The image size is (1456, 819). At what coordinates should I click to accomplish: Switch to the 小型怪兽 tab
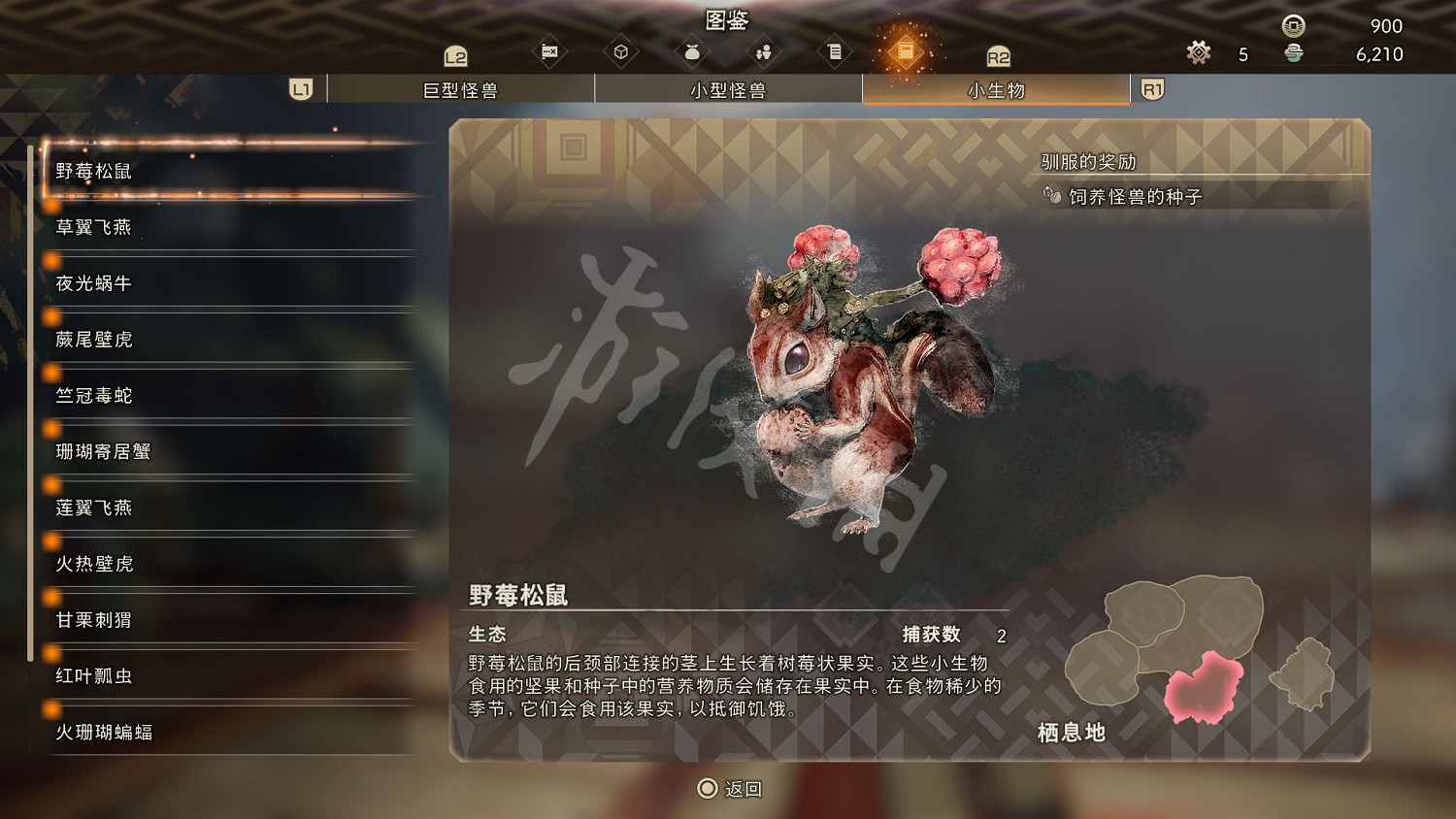click(x=728, y=88)
